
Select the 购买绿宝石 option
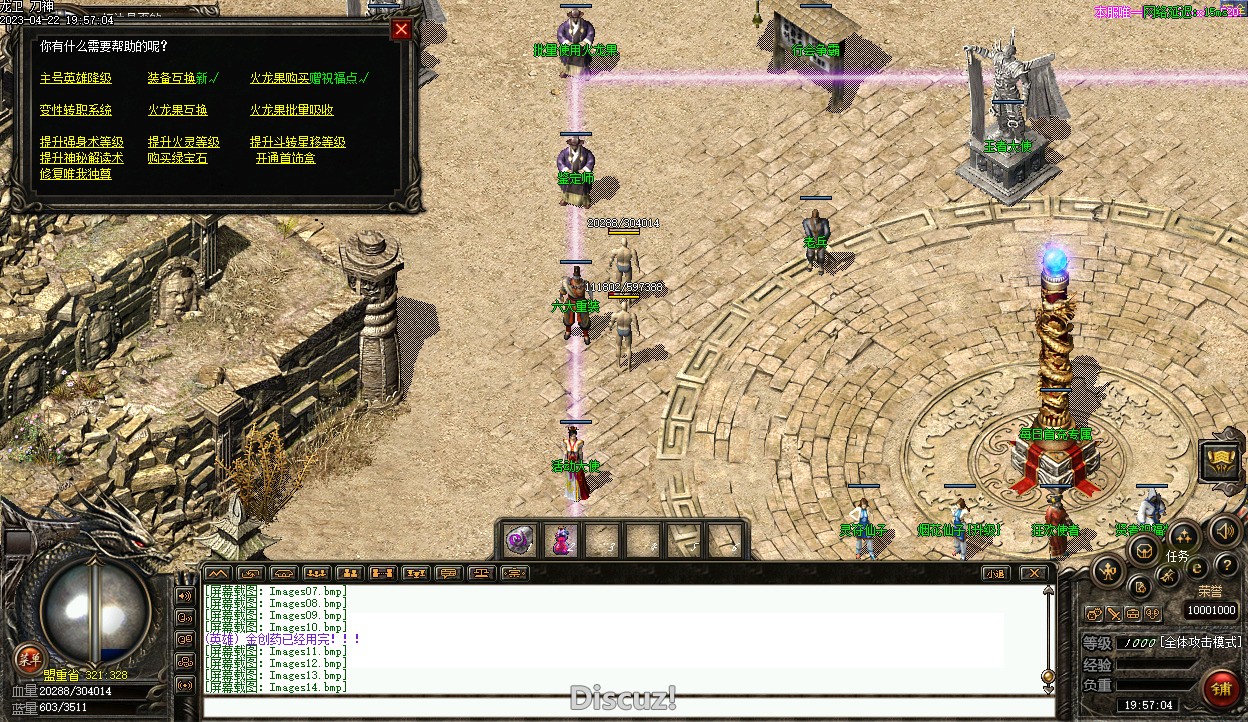tap(178, 158)
